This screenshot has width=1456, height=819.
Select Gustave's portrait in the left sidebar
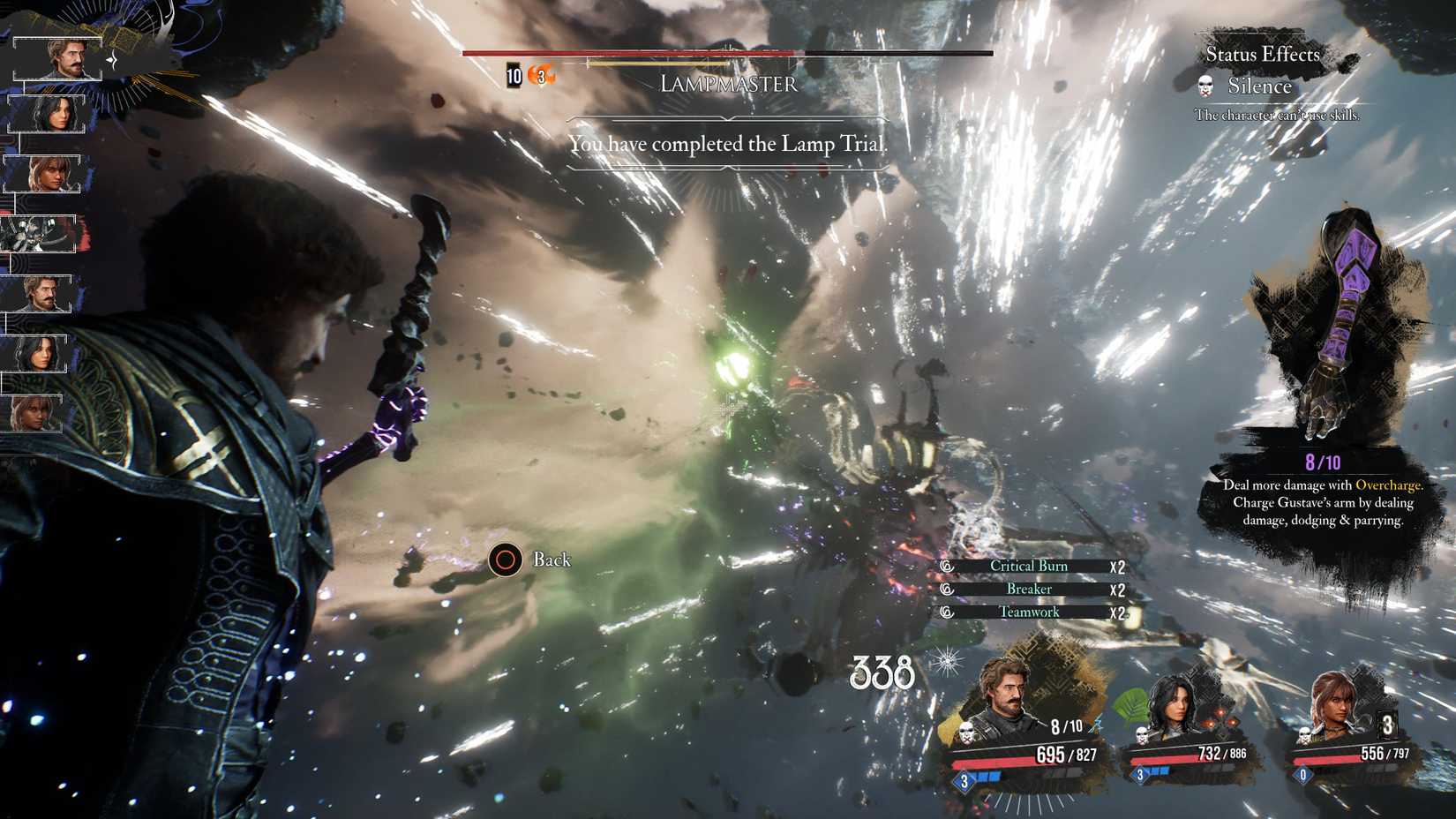point(59,57)
